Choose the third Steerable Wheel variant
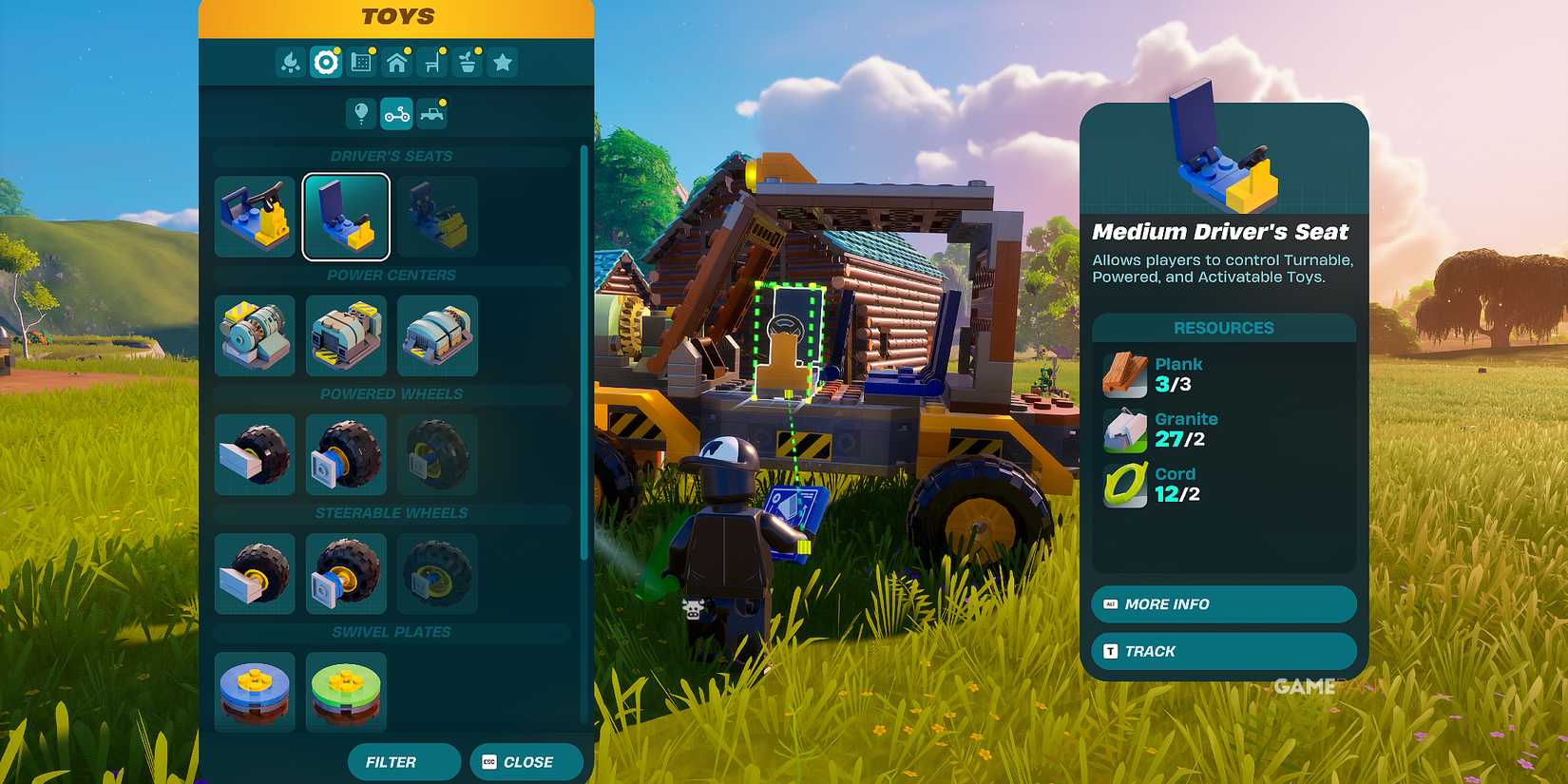This screenshot has width=1568, height=784. [x=437, y=573]
